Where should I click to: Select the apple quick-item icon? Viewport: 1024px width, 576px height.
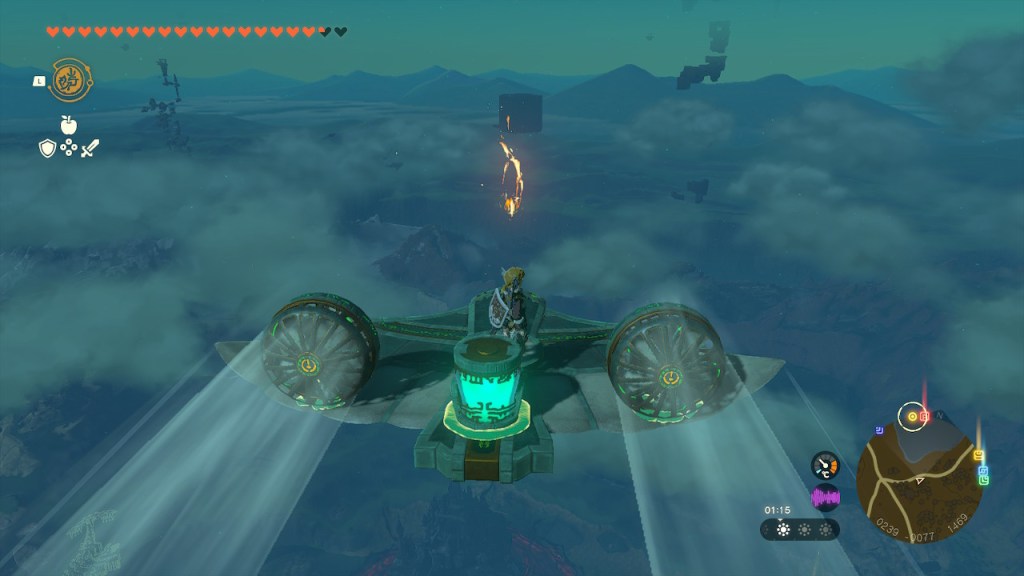[x=69, y=124]
